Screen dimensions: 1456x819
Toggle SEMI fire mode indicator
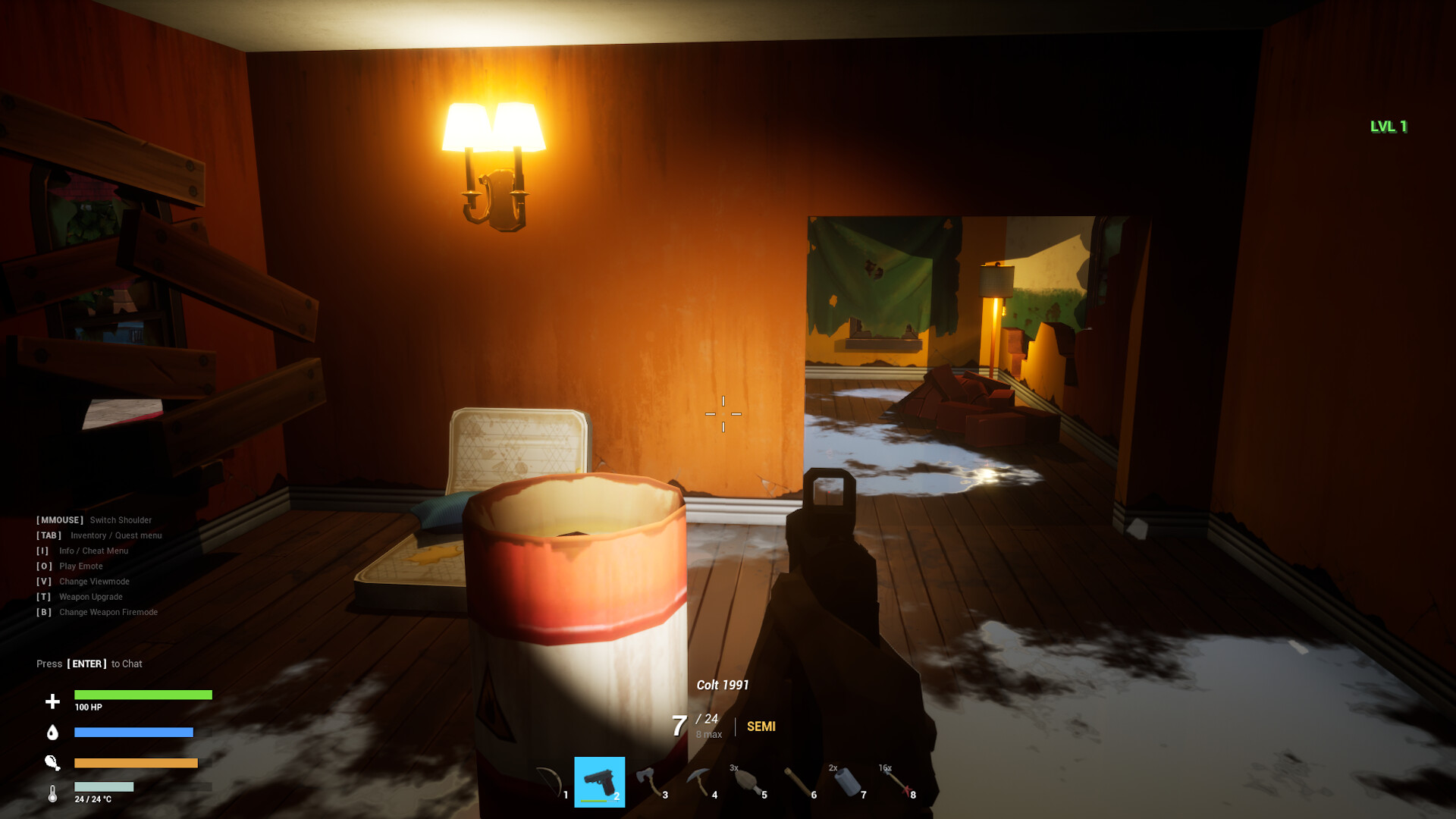[x=761, y=726]
